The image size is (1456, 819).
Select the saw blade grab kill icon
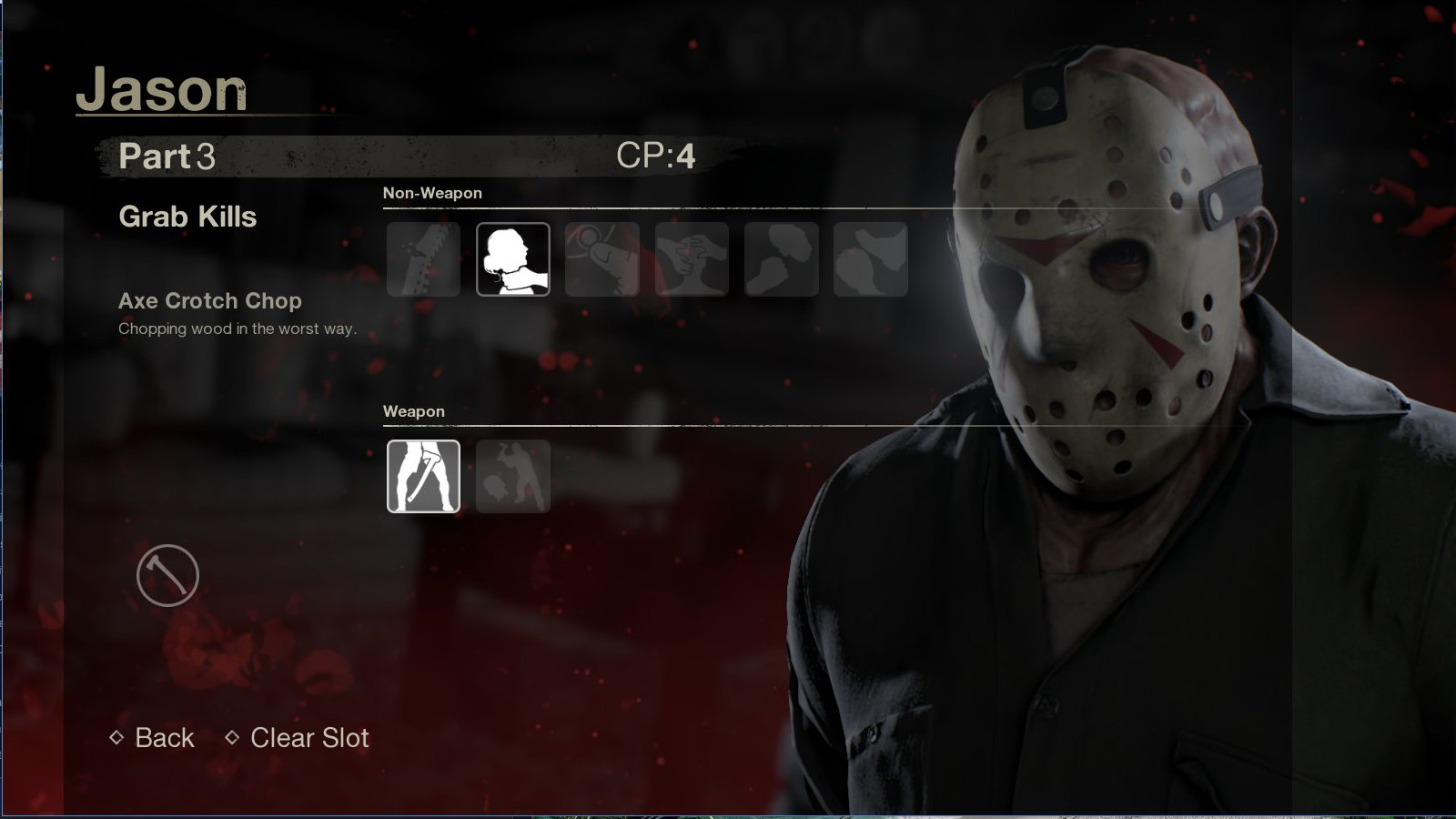click(423, 260)
